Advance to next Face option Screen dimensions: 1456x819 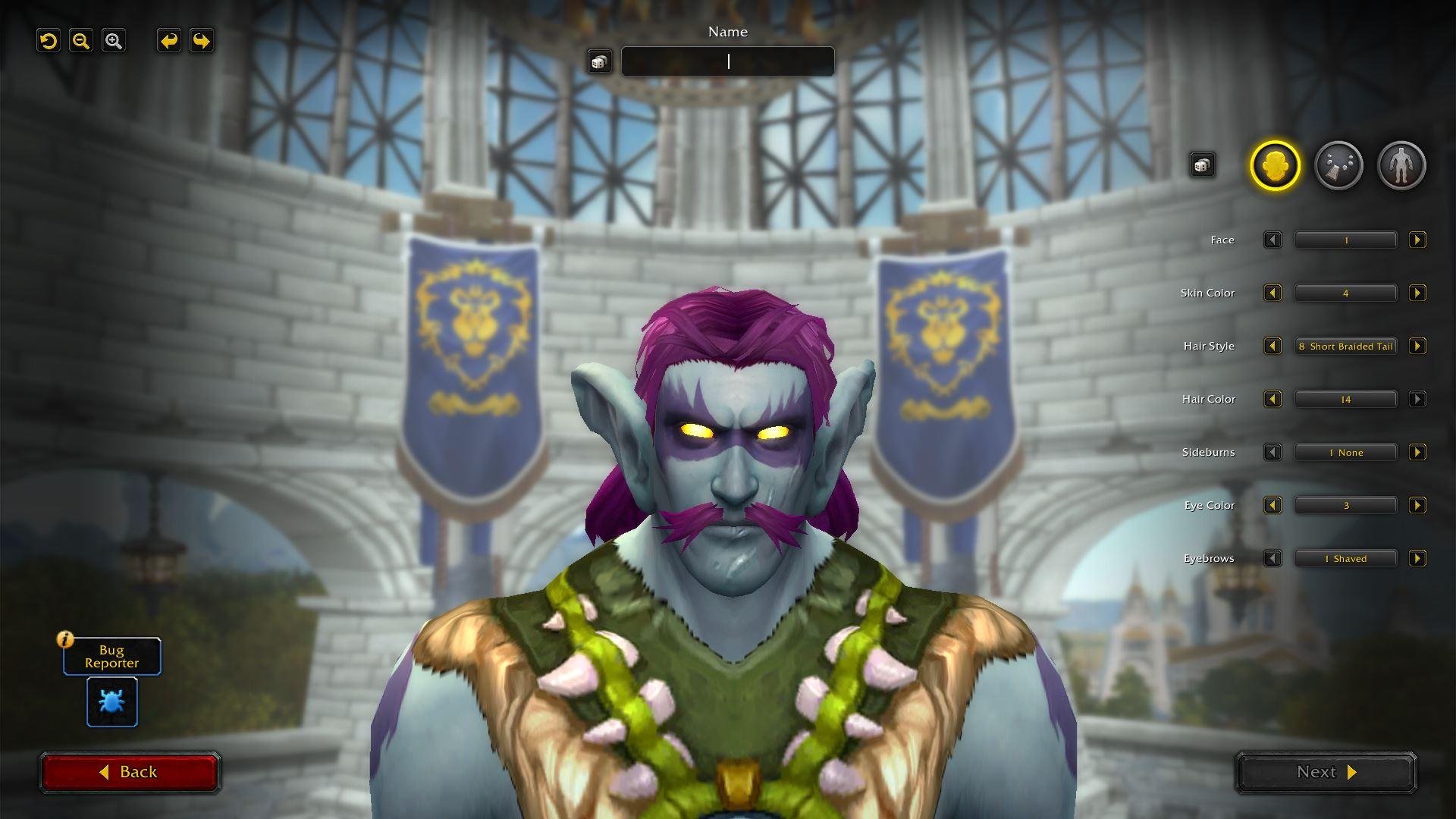(1417, 240)
